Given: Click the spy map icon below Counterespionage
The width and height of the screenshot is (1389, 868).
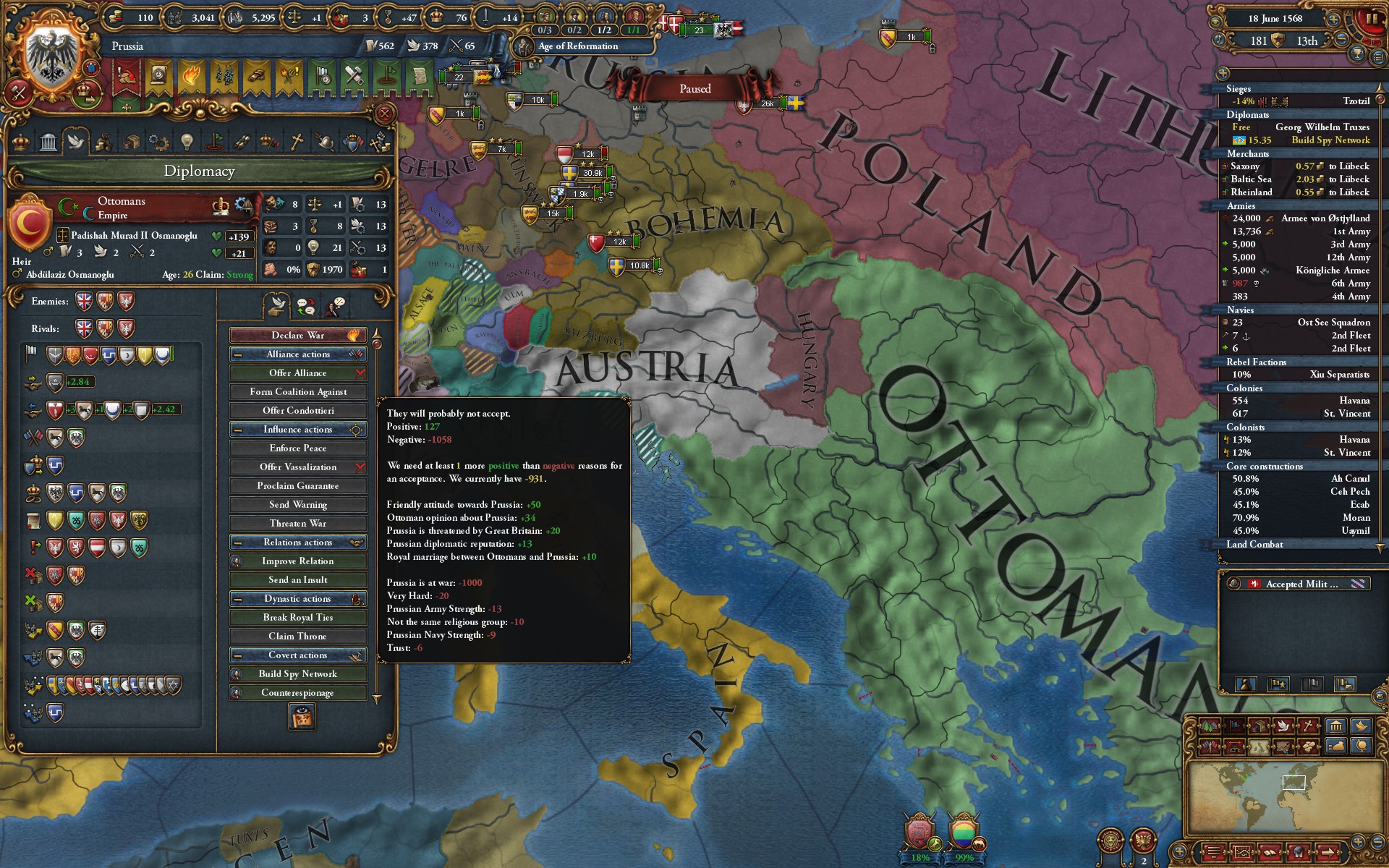Looking at the screenshot, I should [x=301, y=715].
